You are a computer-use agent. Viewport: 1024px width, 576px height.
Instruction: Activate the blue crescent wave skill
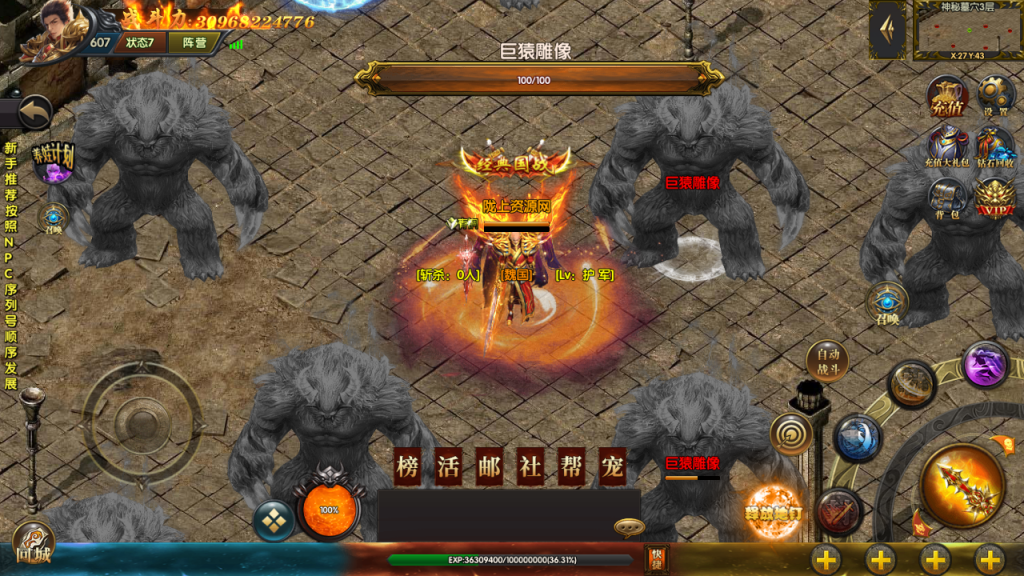(x=857, y=438)
